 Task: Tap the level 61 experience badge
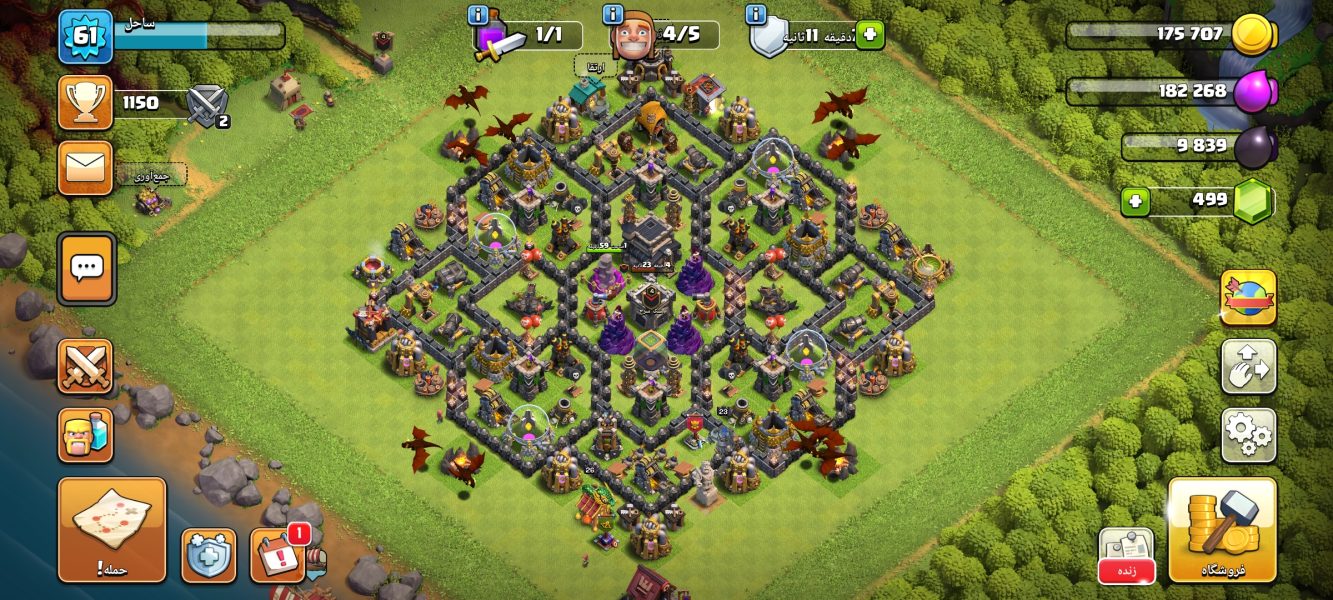85,37
